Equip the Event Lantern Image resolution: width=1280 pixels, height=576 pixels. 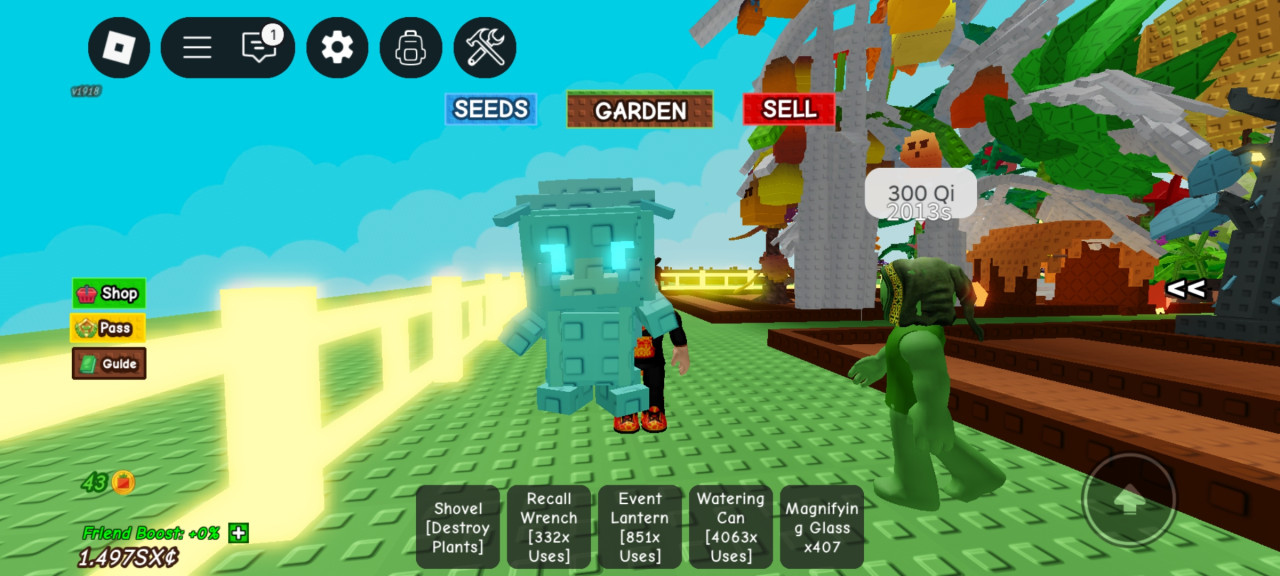coord(640,527)
